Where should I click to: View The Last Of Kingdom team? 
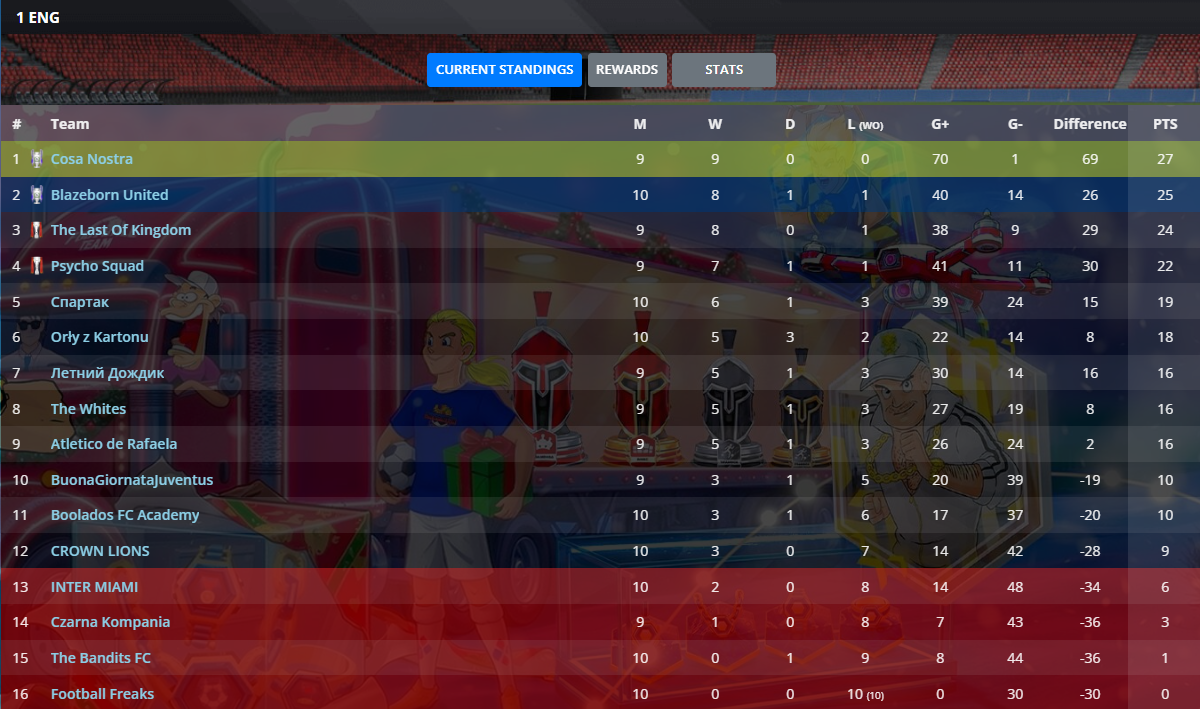[120, 230]
